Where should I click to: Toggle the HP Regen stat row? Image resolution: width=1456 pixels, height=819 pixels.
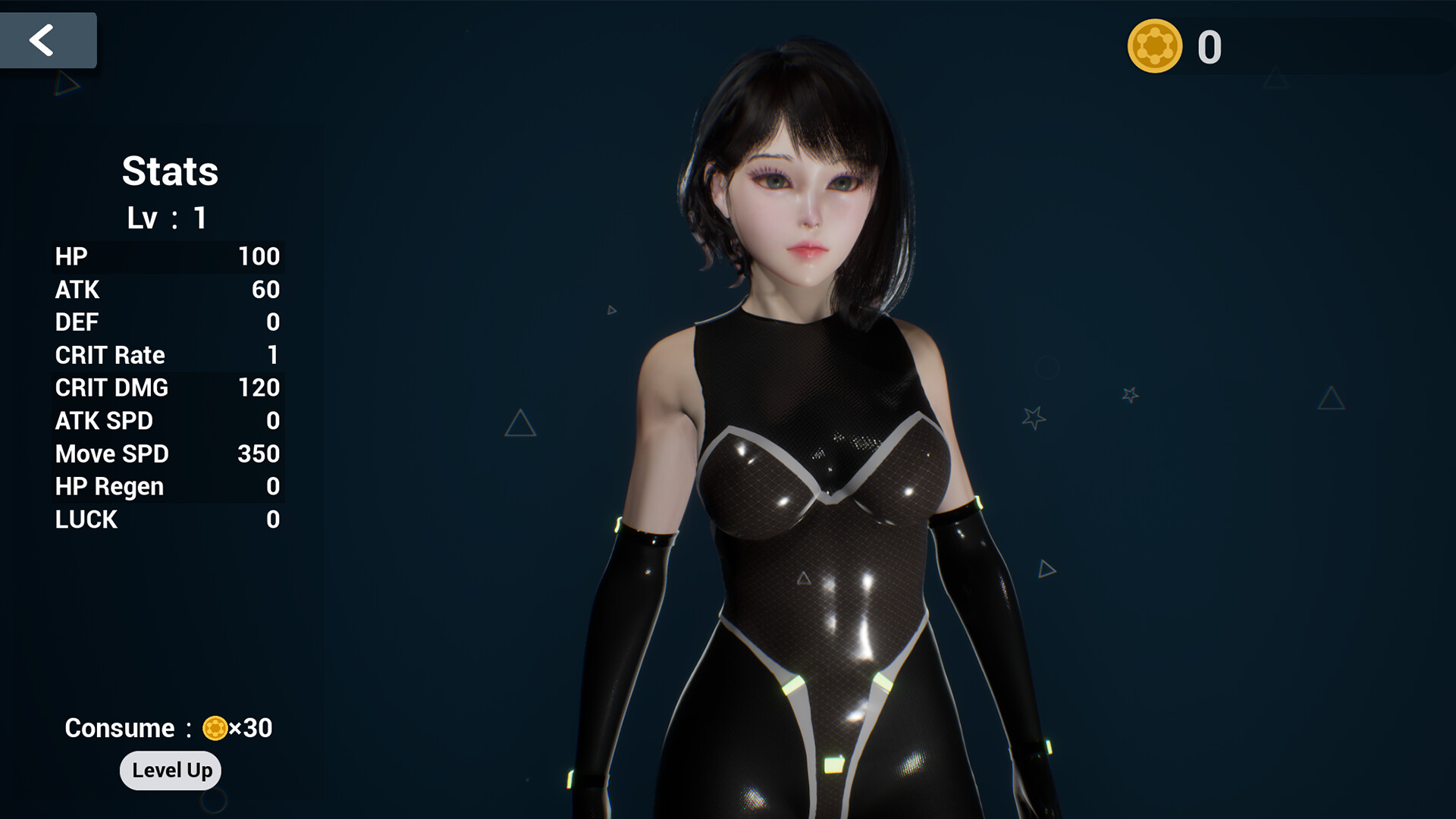[167, 486]
